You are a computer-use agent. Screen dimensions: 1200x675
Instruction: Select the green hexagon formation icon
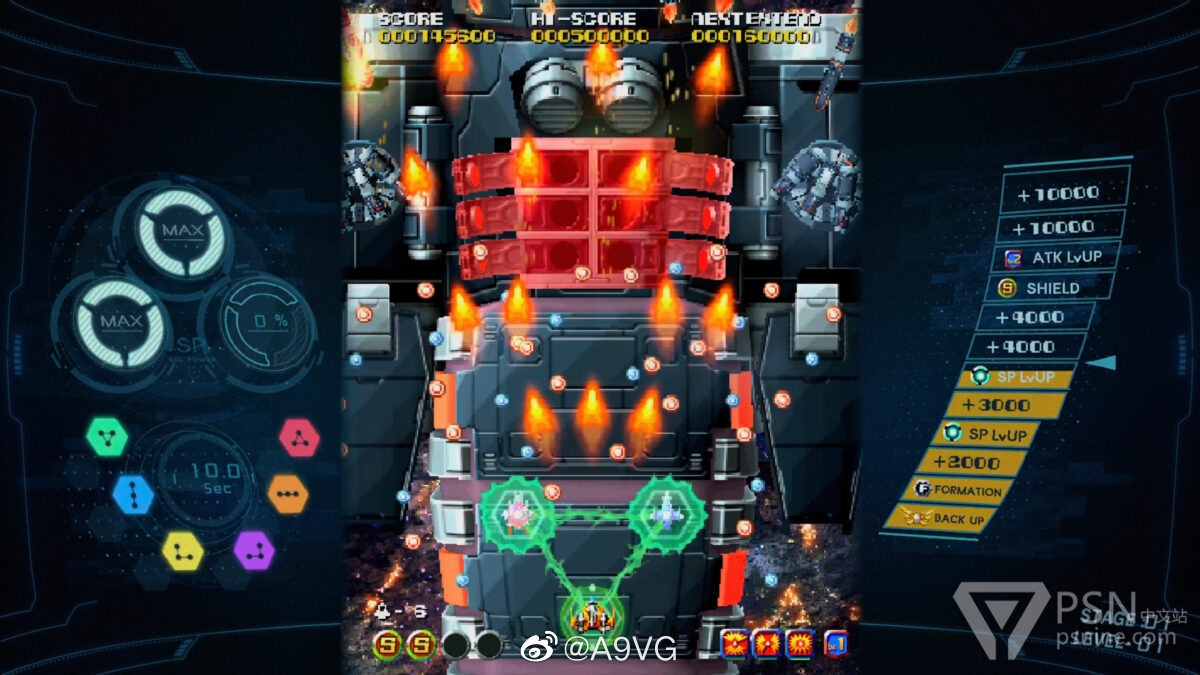(x=106, y=436)
